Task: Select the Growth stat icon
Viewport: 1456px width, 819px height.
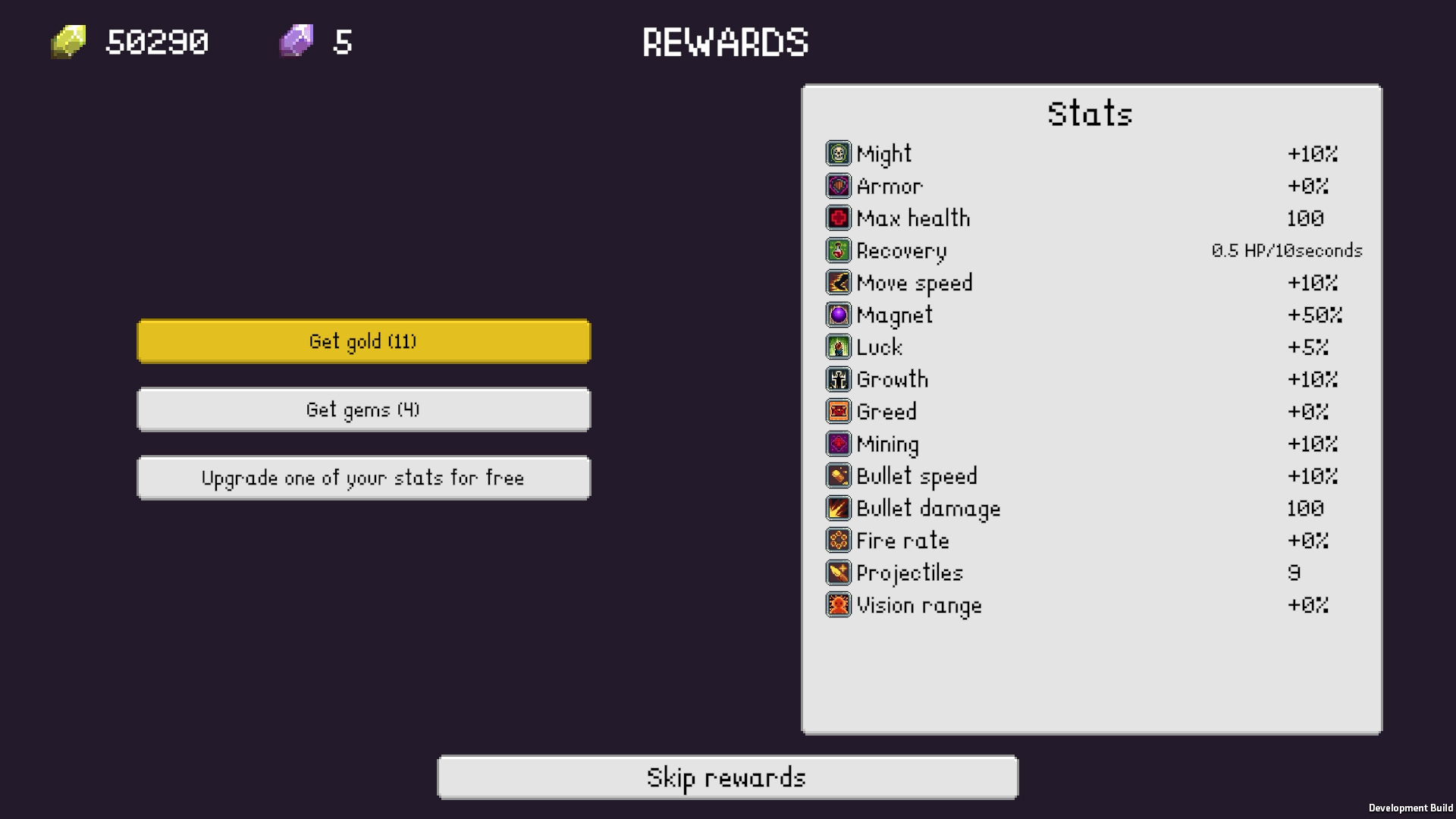Action: [838, 379]
